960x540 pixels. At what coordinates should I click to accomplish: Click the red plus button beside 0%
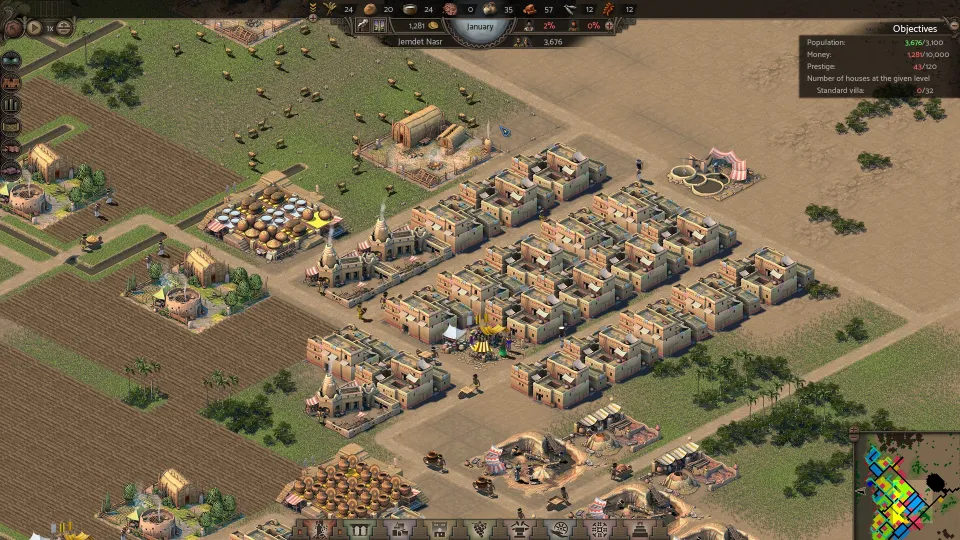click(609, 25)
